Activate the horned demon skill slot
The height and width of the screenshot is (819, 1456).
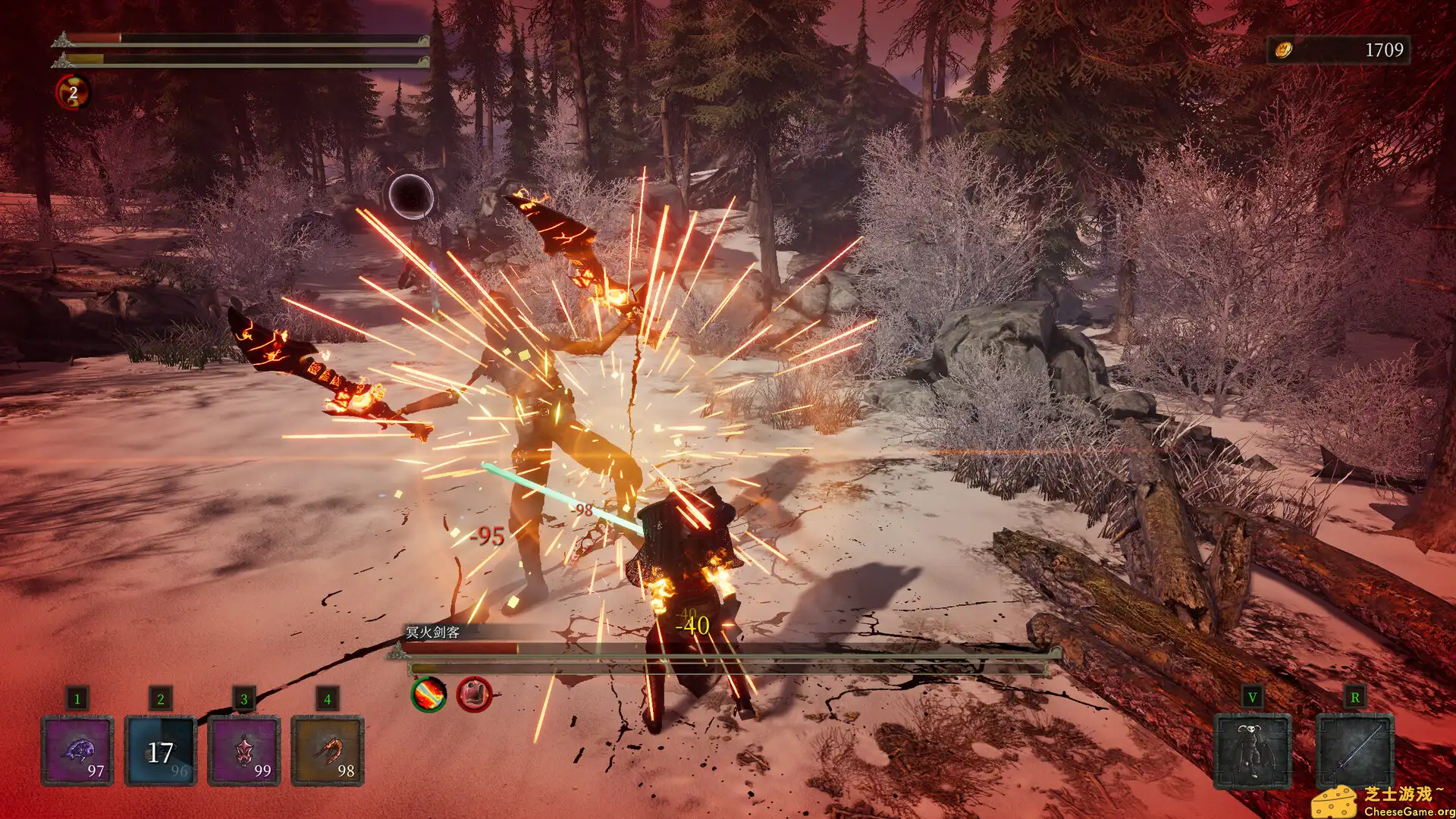(x=1252, y=751)
